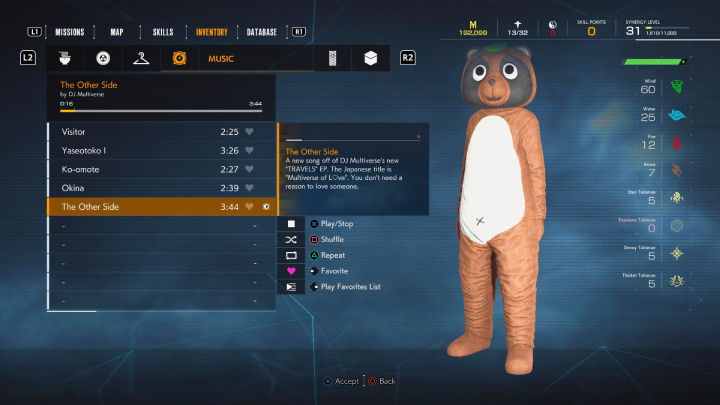Select the speaker Music category icon
The height and width of the screenshot is (405, 720).
(181, 58)
